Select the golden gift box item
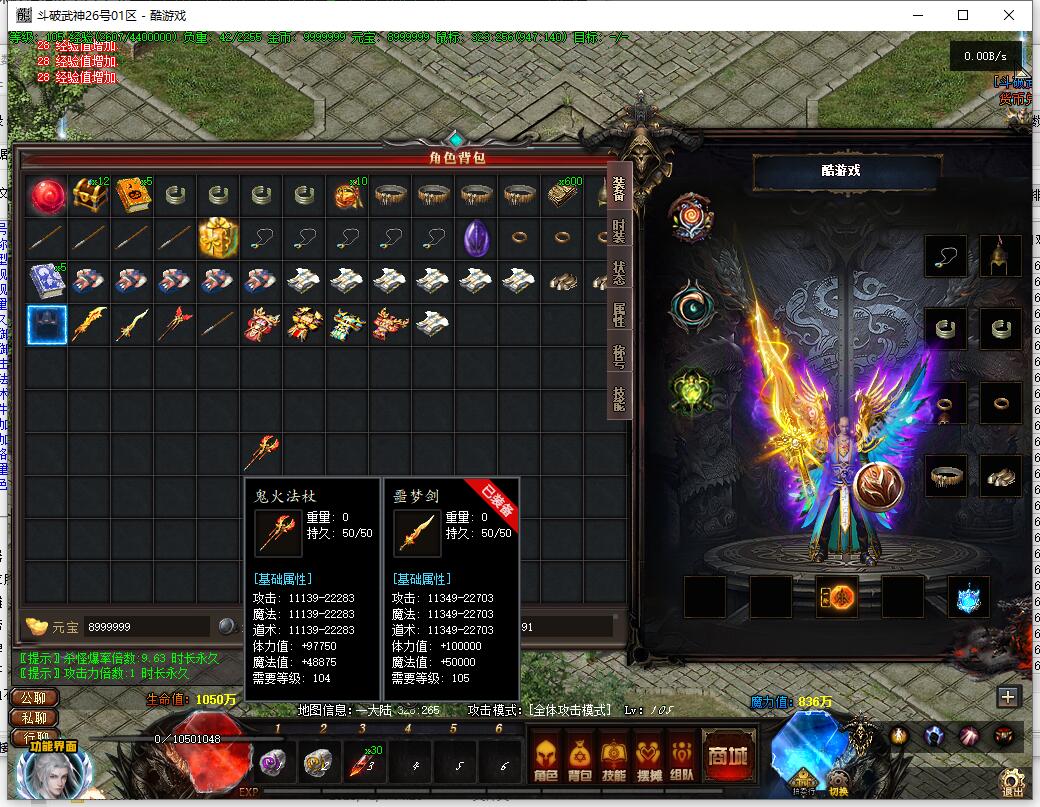The width and height of the screenshot is (1040, 807). click(x=218, y=238)
